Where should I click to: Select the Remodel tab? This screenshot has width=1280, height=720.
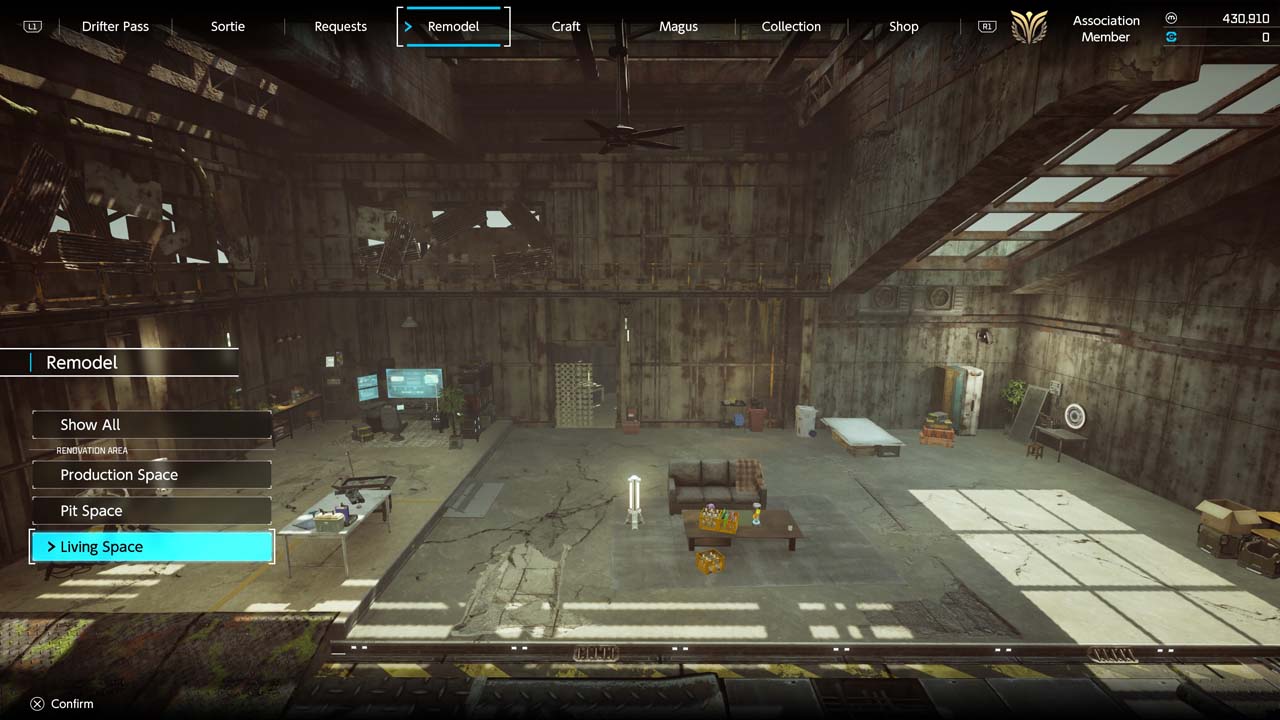coord(453,26)
